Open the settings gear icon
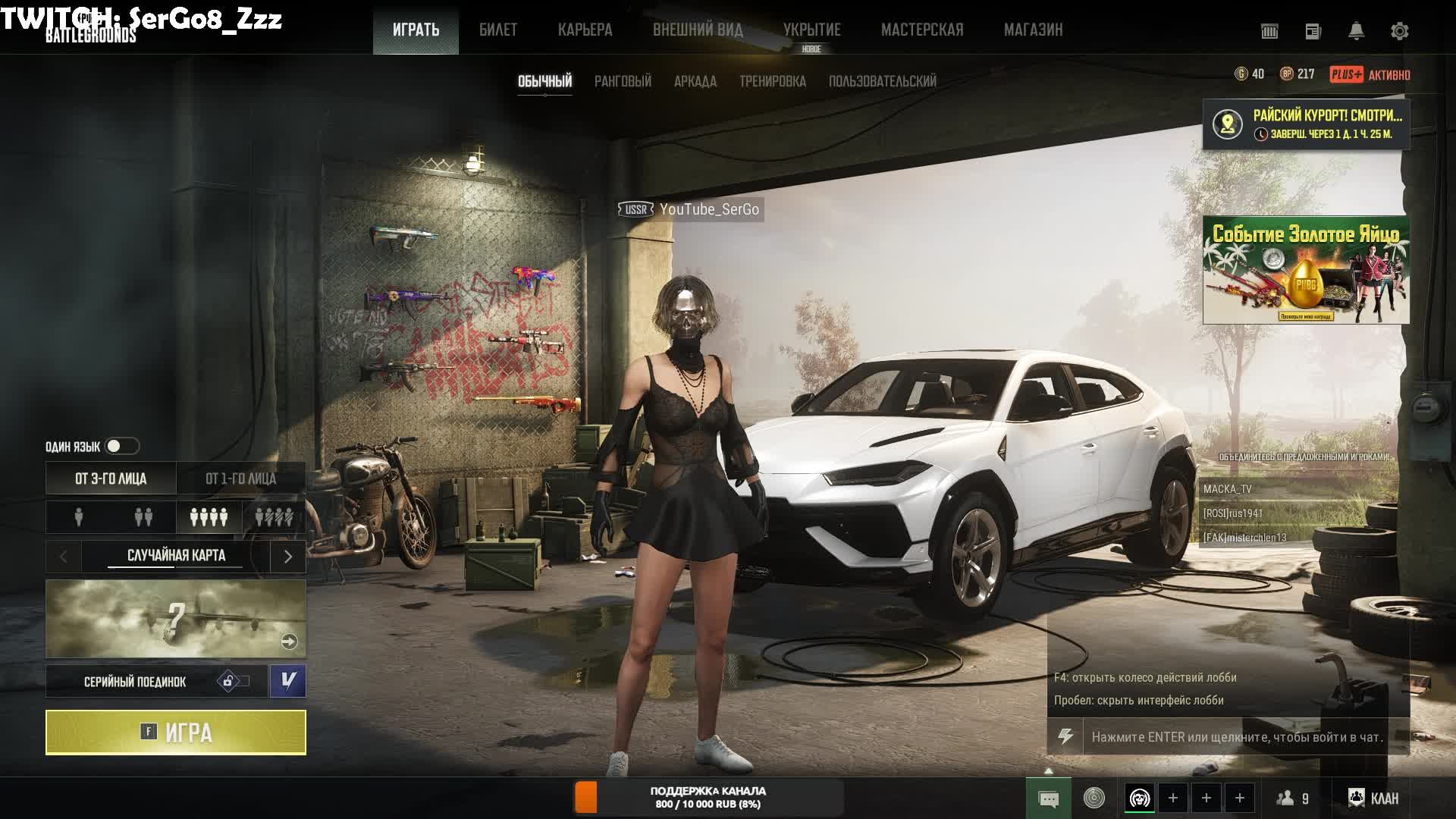 tap(1399, 31)
